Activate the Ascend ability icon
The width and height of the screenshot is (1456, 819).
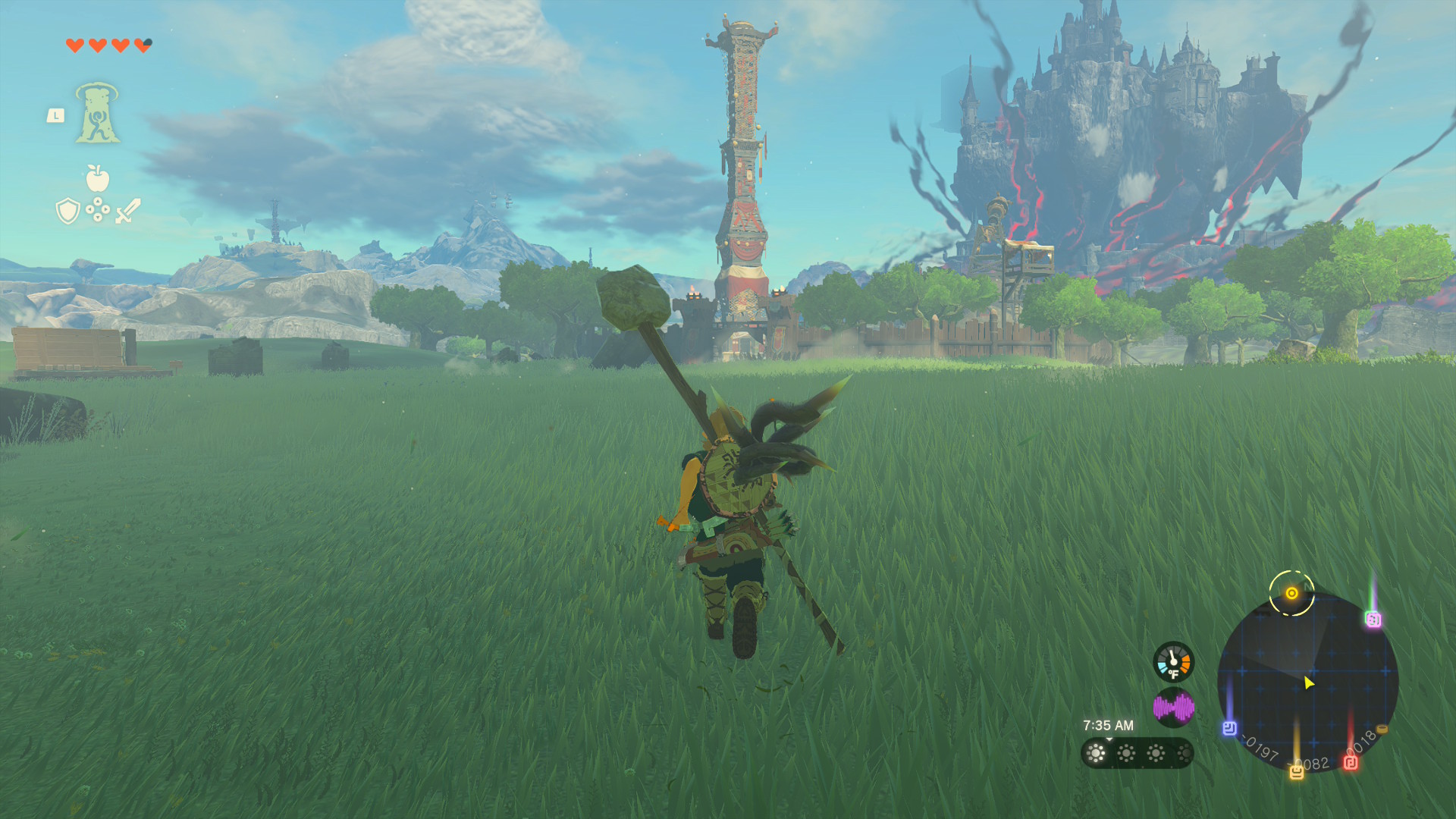click(x=97, y=113)
